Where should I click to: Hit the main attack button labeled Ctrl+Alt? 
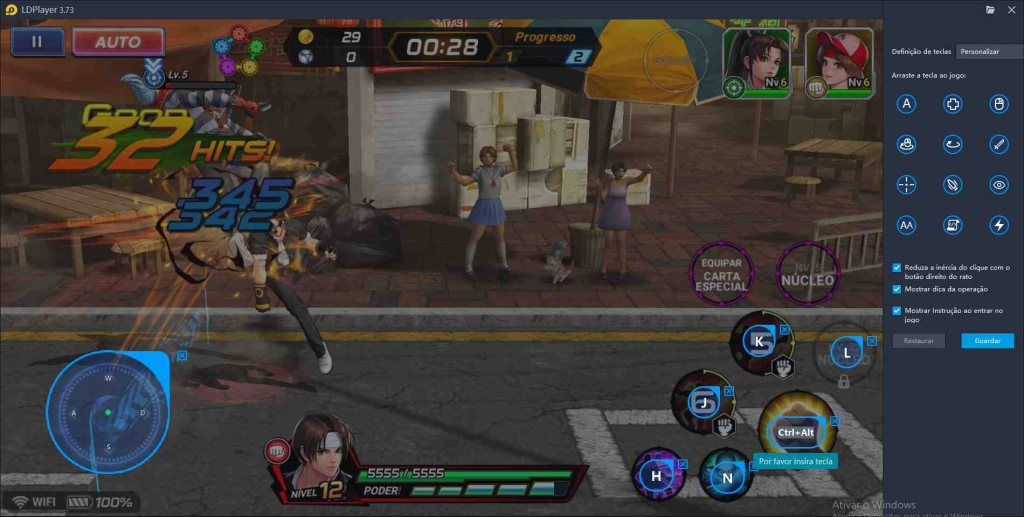click(x=796, y=432)
